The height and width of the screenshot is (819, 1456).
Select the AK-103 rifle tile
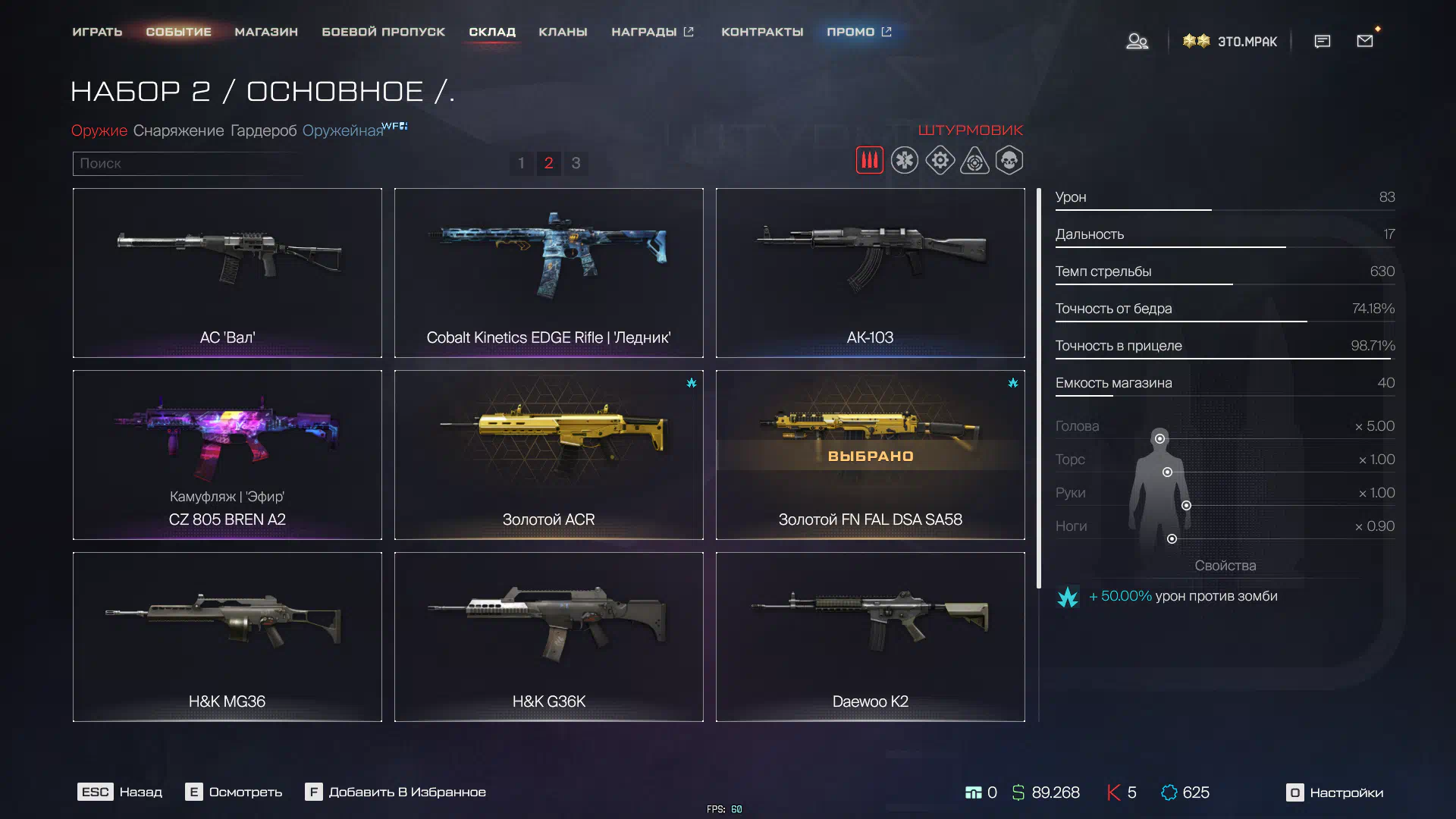point(870,273)
